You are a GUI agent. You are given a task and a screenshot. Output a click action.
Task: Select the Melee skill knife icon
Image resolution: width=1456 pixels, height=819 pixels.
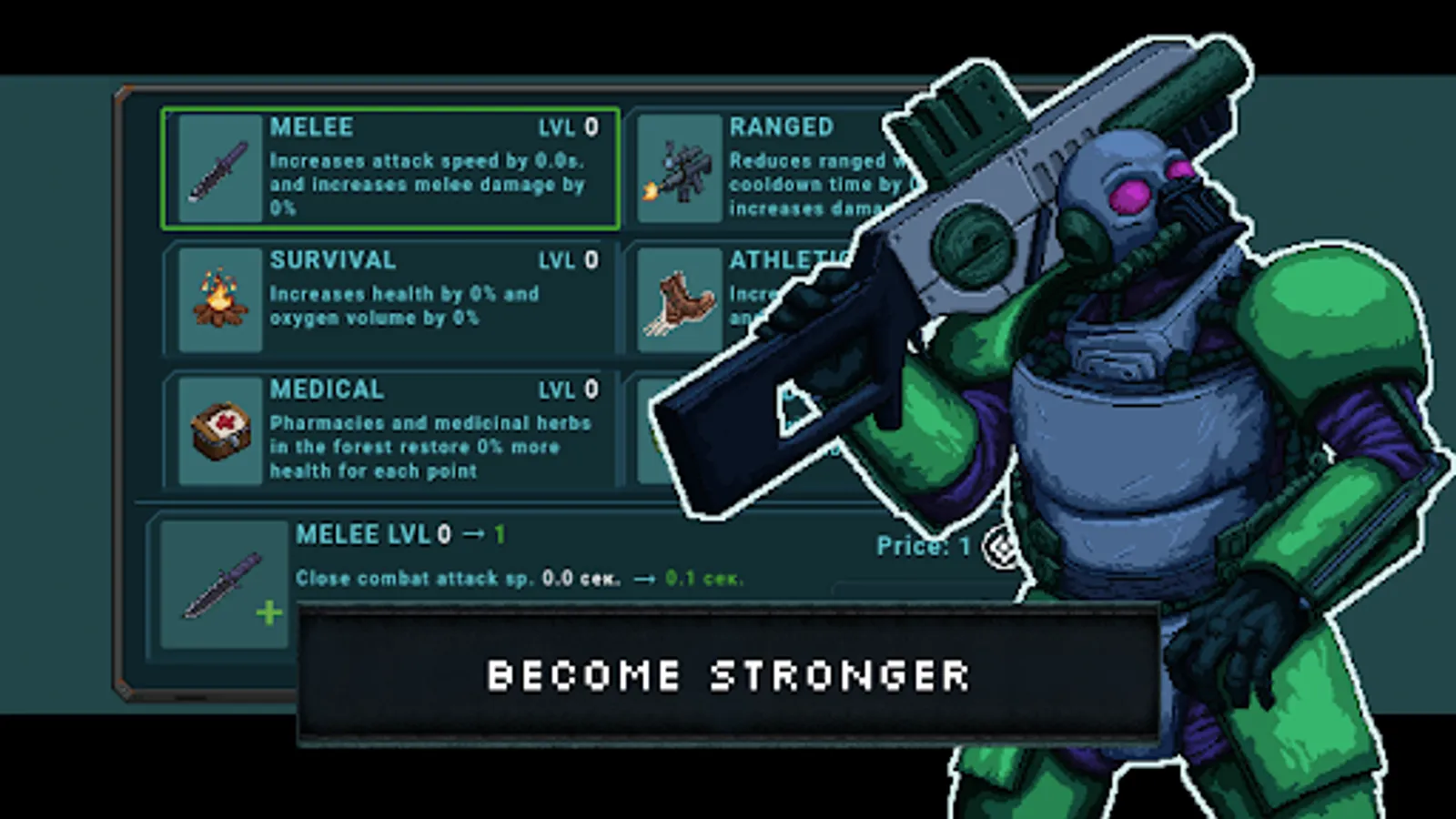point(218,170)
